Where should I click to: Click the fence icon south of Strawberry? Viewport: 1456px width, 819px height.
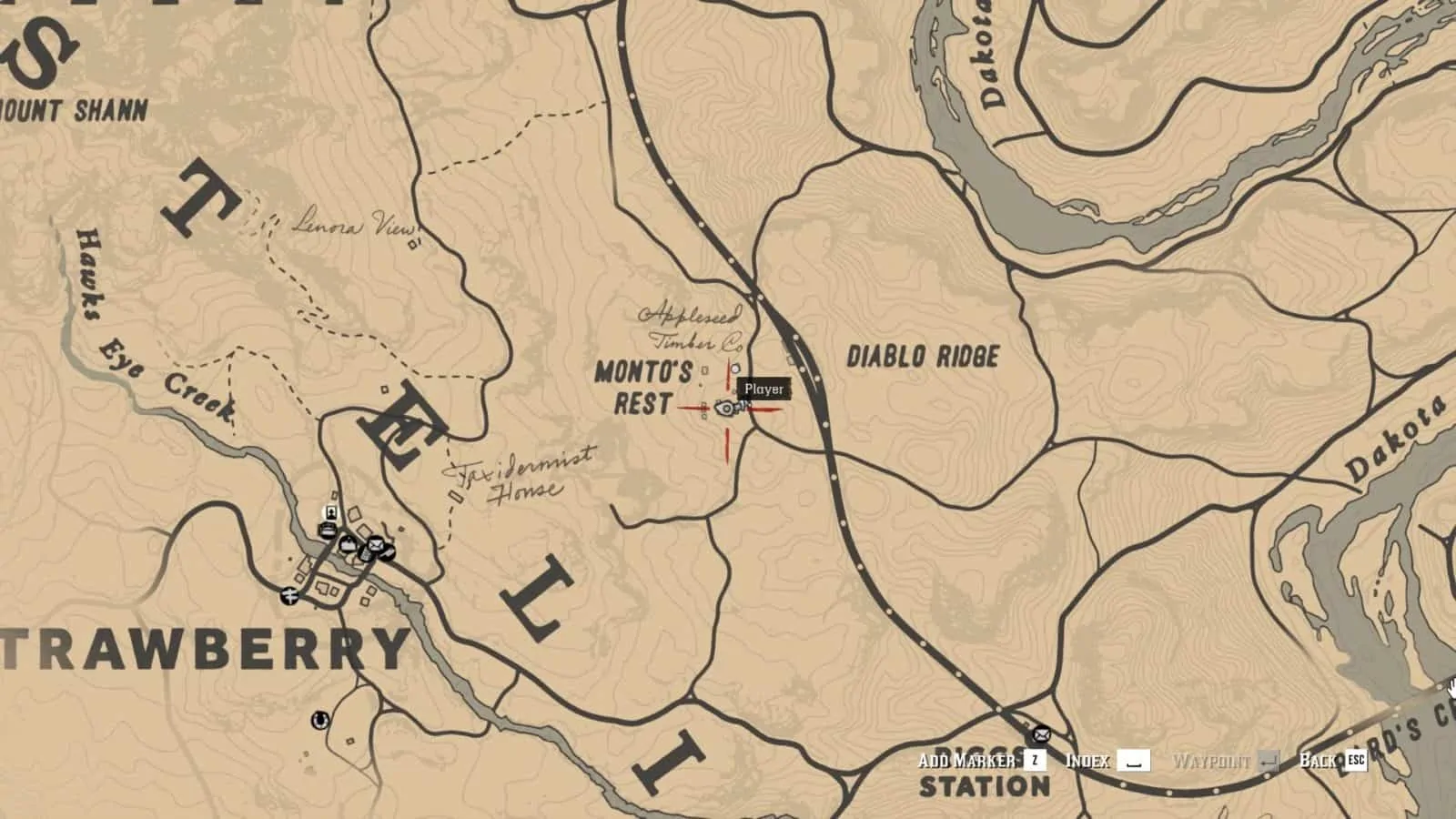point(320,721)
